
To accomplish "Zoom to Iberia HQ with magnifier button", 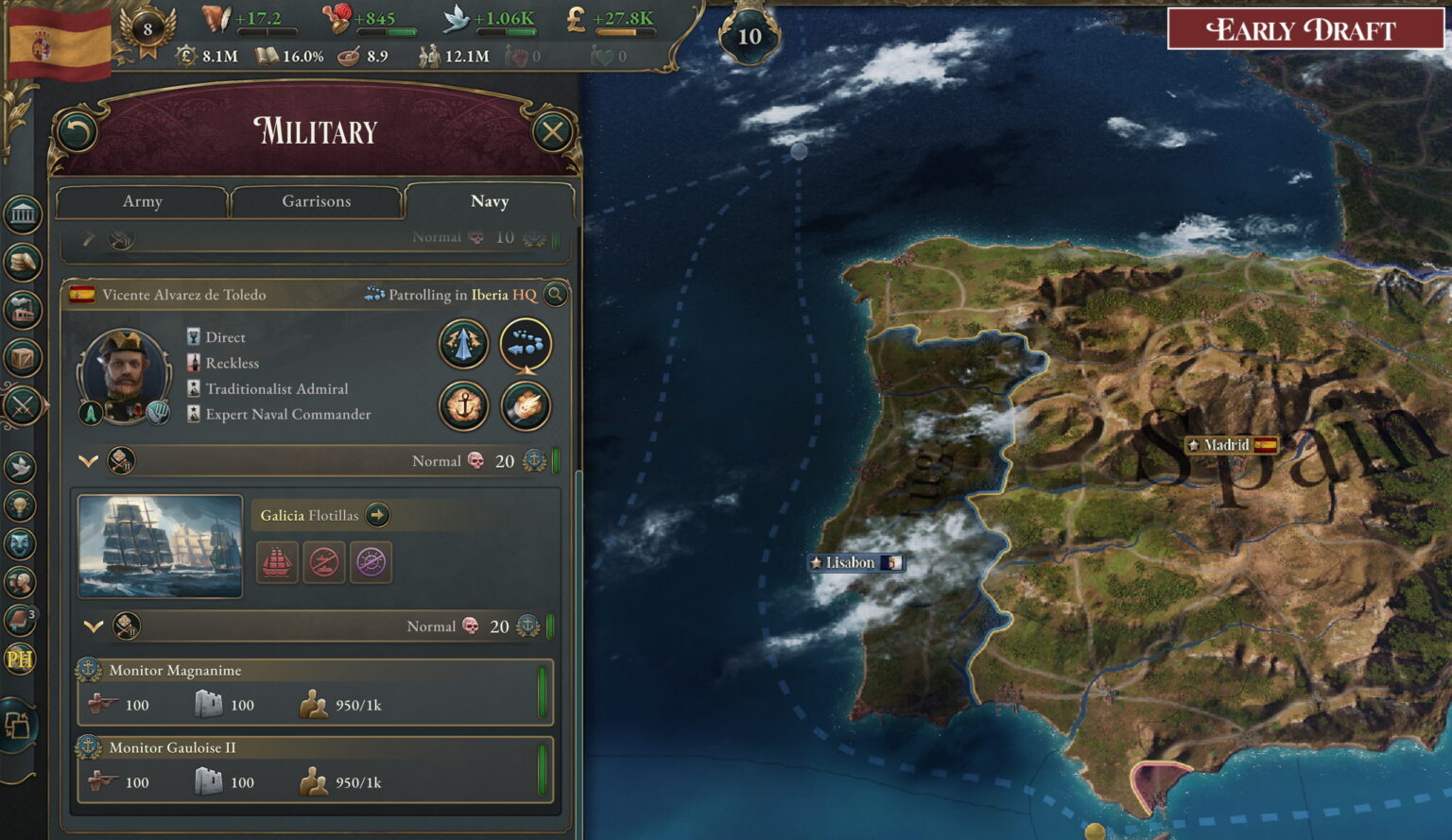I will pyautogui.click(x=556, y=295).
